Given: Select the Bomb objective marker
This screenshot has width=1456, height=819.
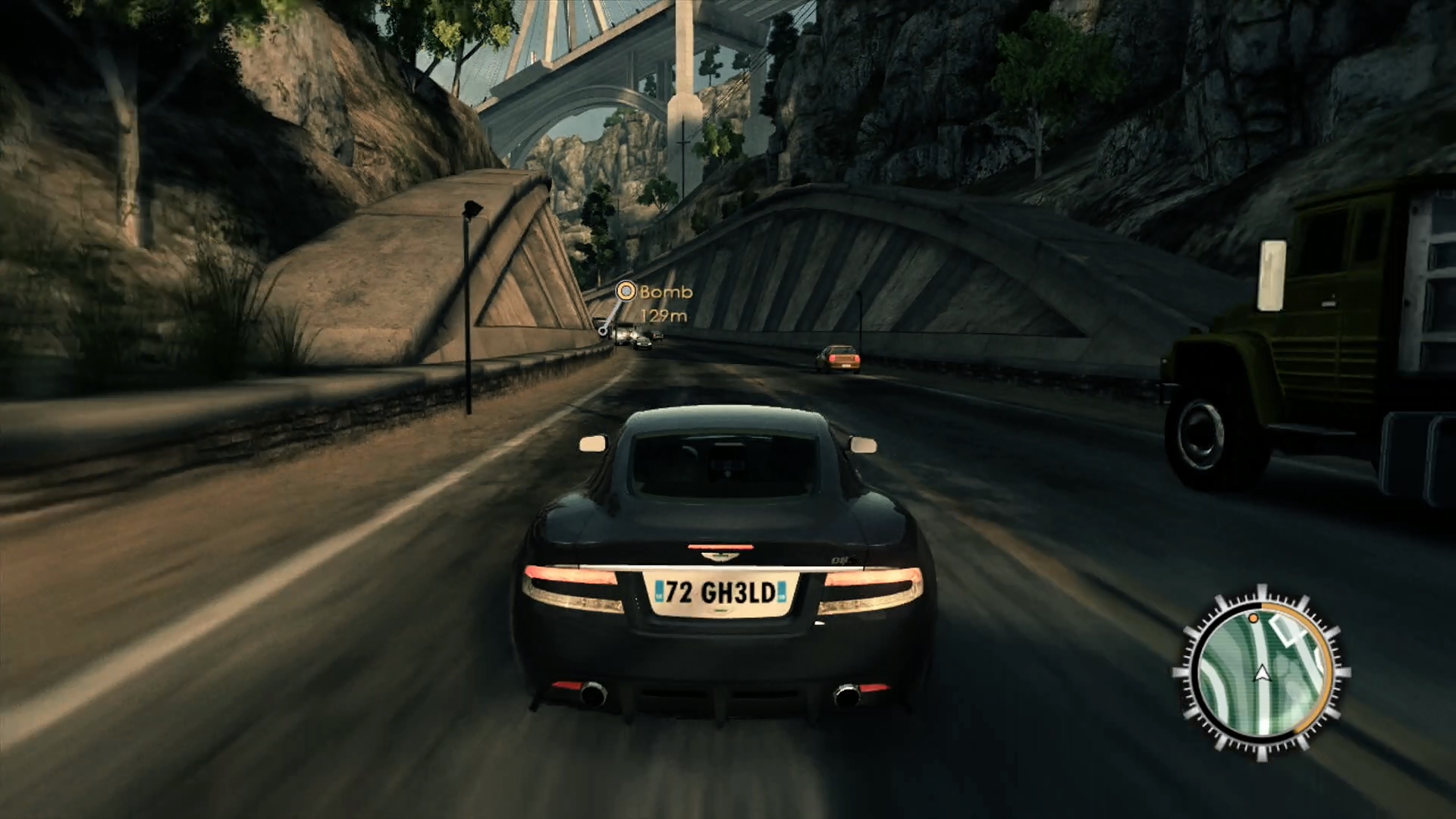Looking at the screenshot, I should click(x=626, y=291).
